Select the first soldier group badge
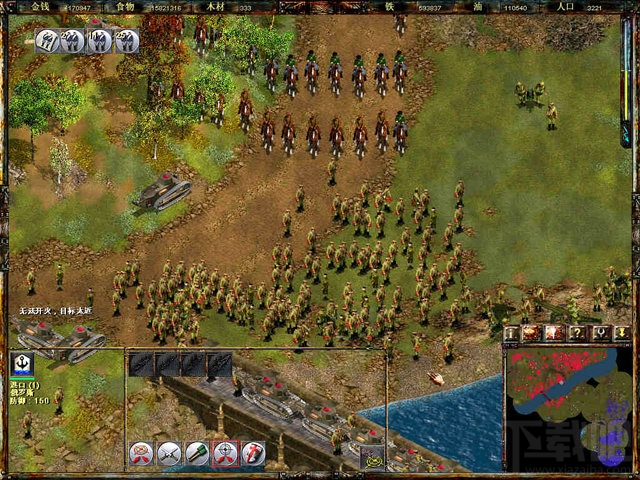640x480 pixels. click(47, 41)
